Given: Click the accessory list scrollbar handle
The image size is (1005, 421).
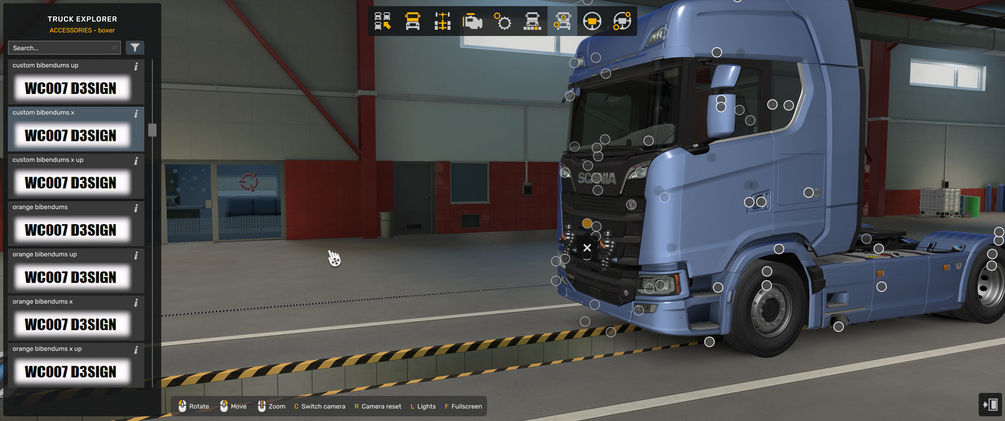Looking at the screenshot, I should (152, 130).
